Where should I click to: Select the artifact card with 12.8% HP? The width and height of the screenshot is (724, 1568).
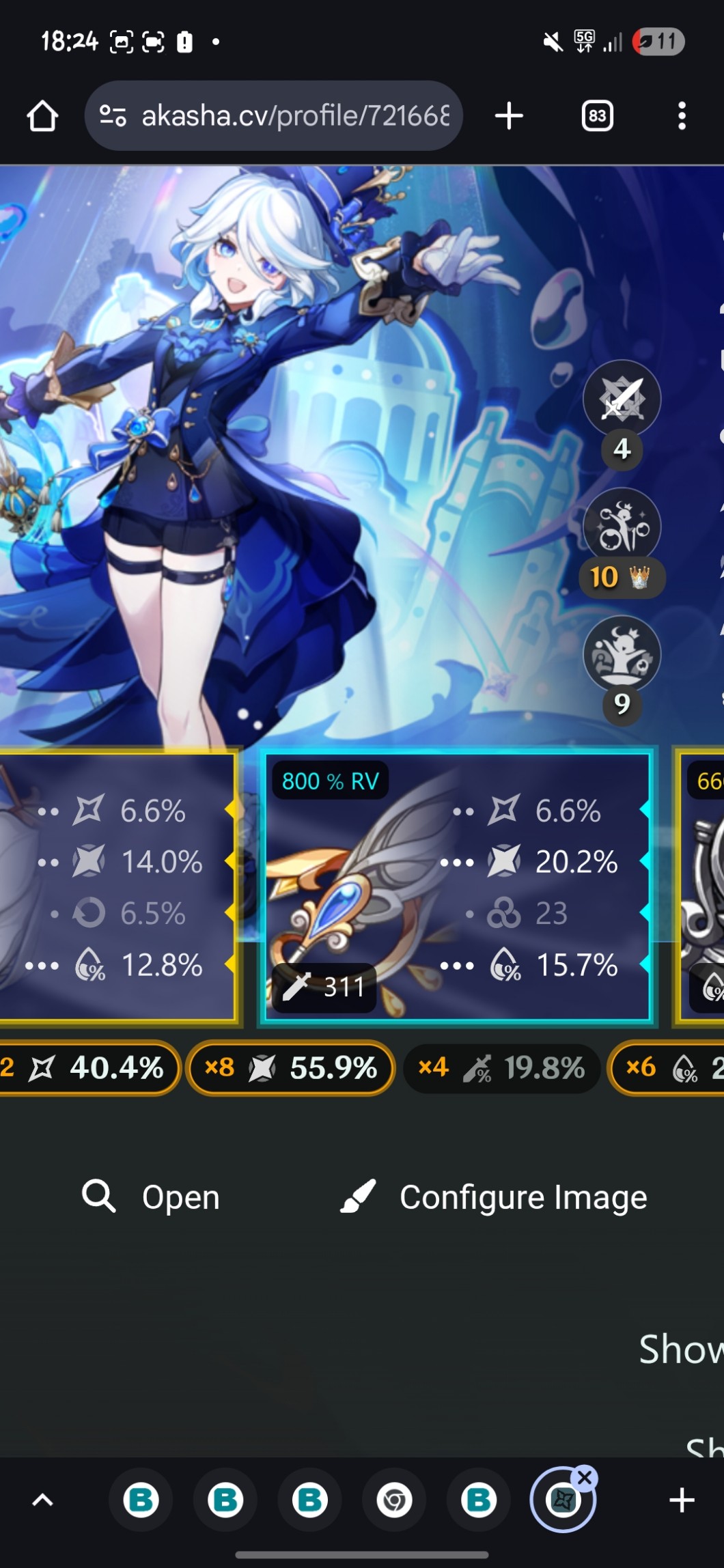(x=117, y=886)
